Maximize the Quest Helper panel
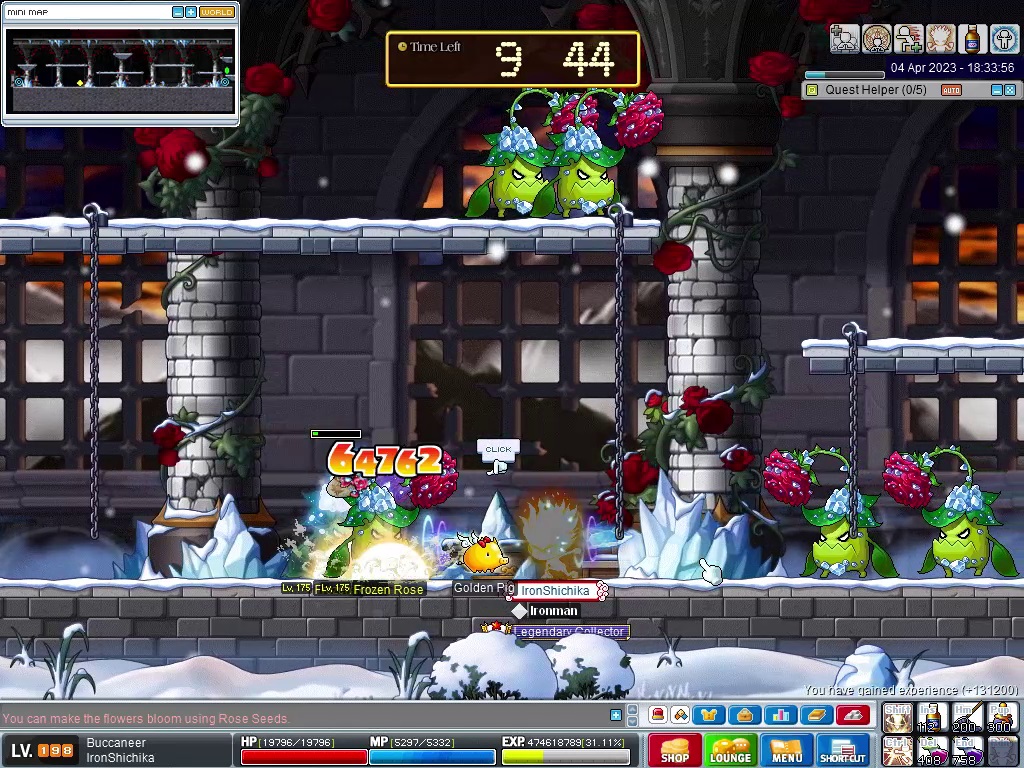 1010,90
